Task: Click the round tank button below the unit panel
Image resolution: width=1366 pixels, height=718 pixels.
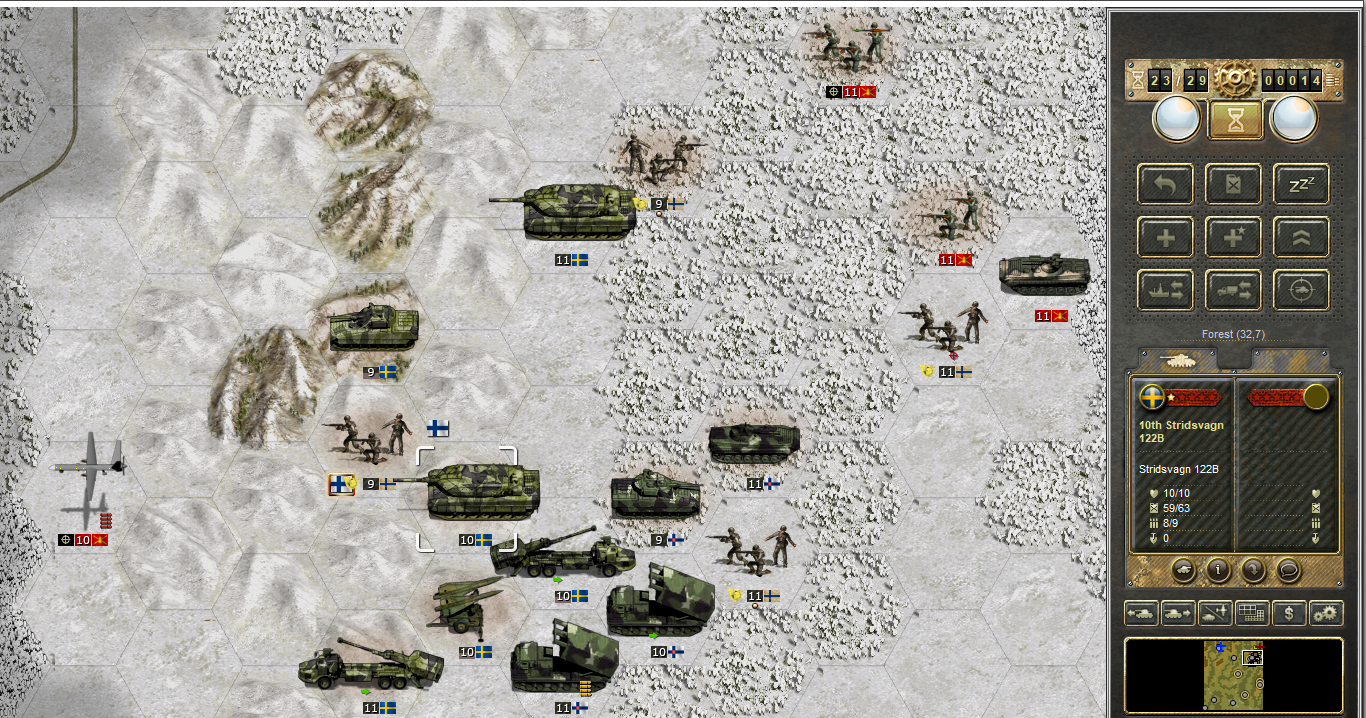Action: 1183,569
